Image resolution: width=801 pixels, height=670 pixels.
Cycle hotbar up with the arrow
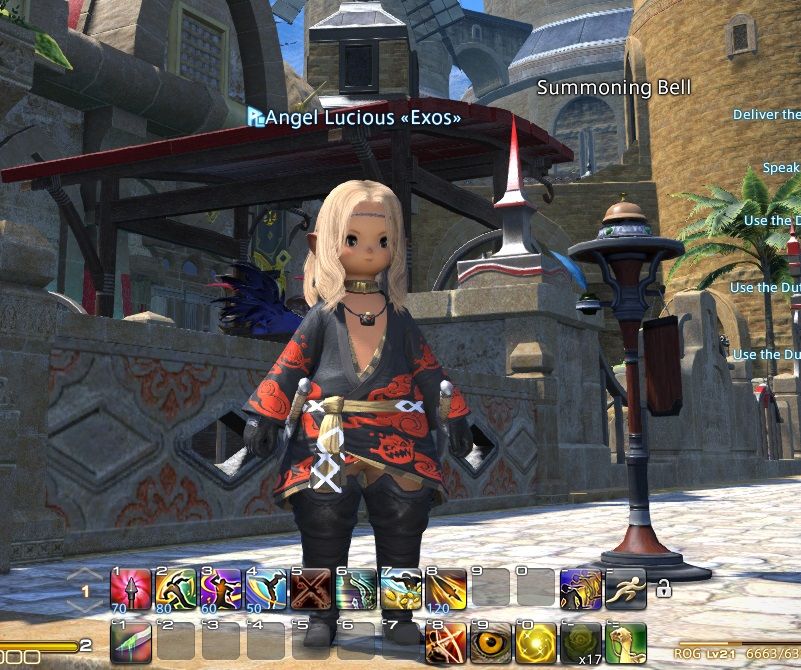85,573
